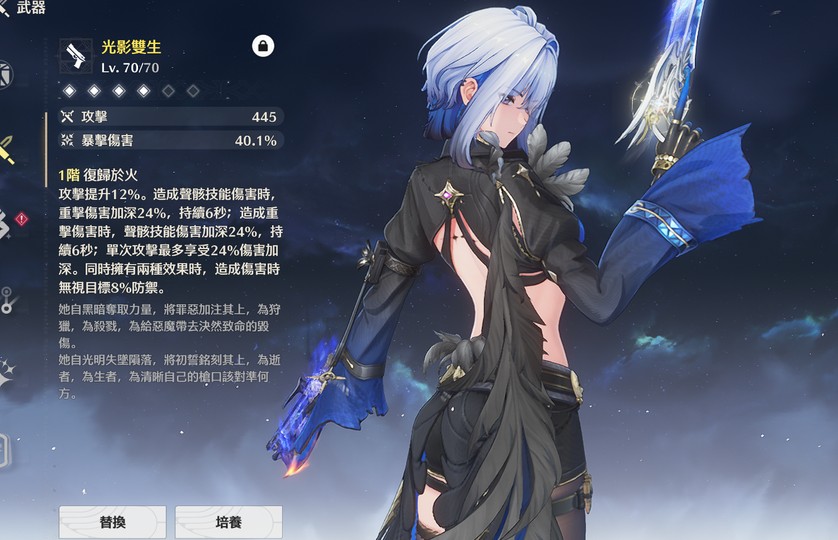Viewport: 838px width, 540px height.
Task: Open the 培養 (upgrade) weapon menu
Action: coord(228,522)
